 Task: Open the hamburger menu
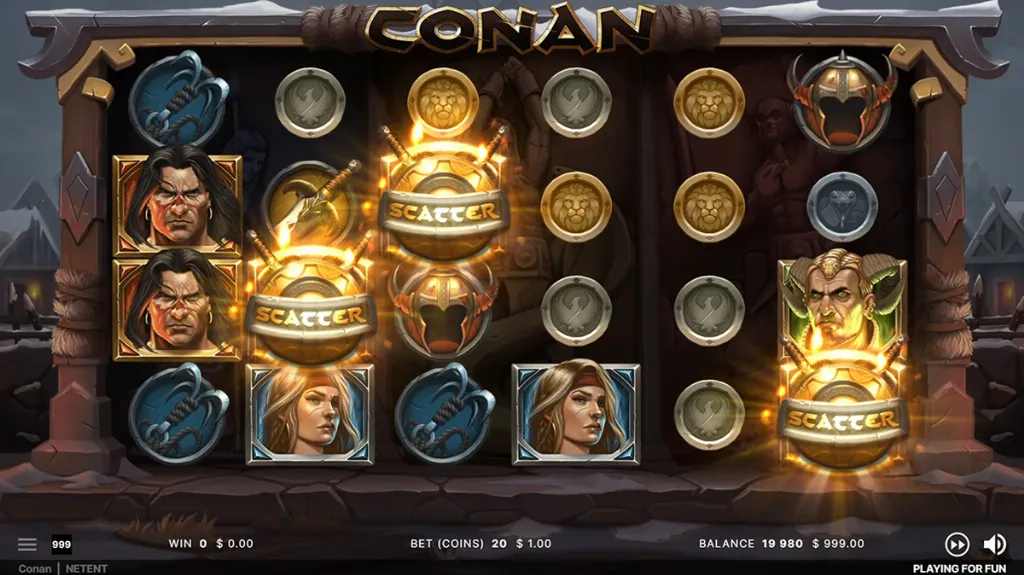[27, 544]
